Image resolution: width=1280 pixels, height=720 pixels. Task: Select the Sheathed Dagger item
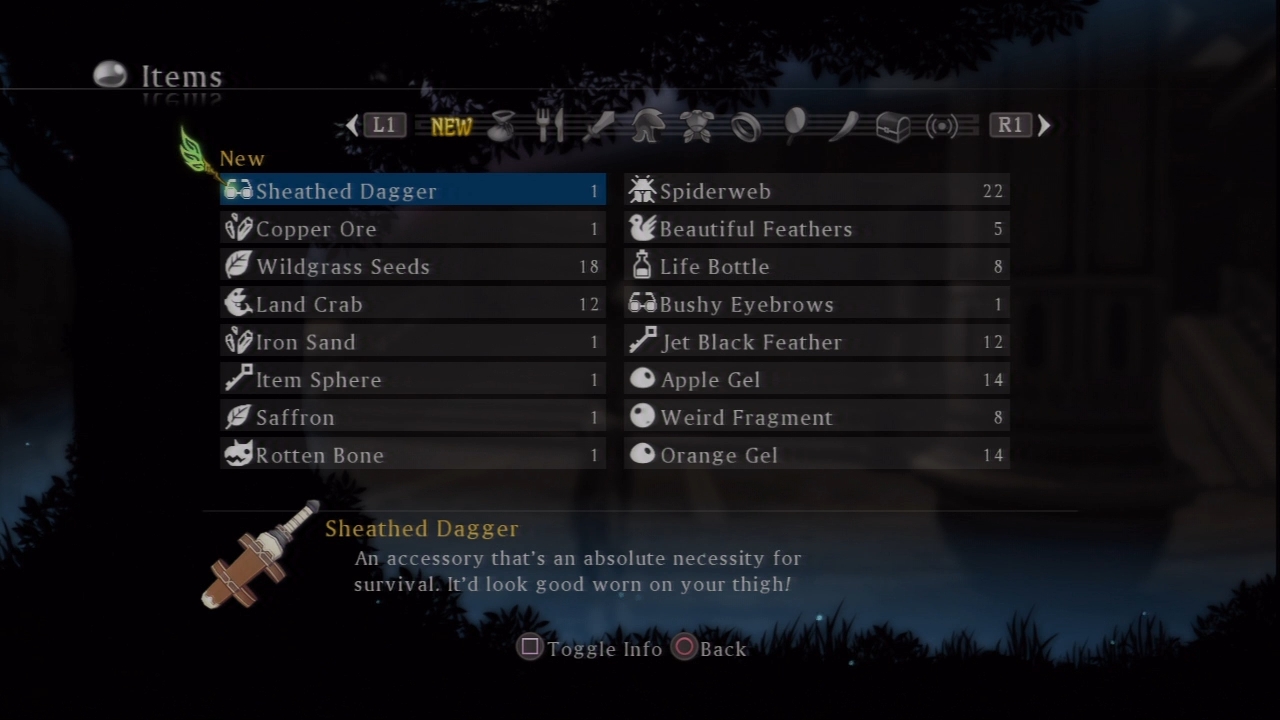point(412,191)
